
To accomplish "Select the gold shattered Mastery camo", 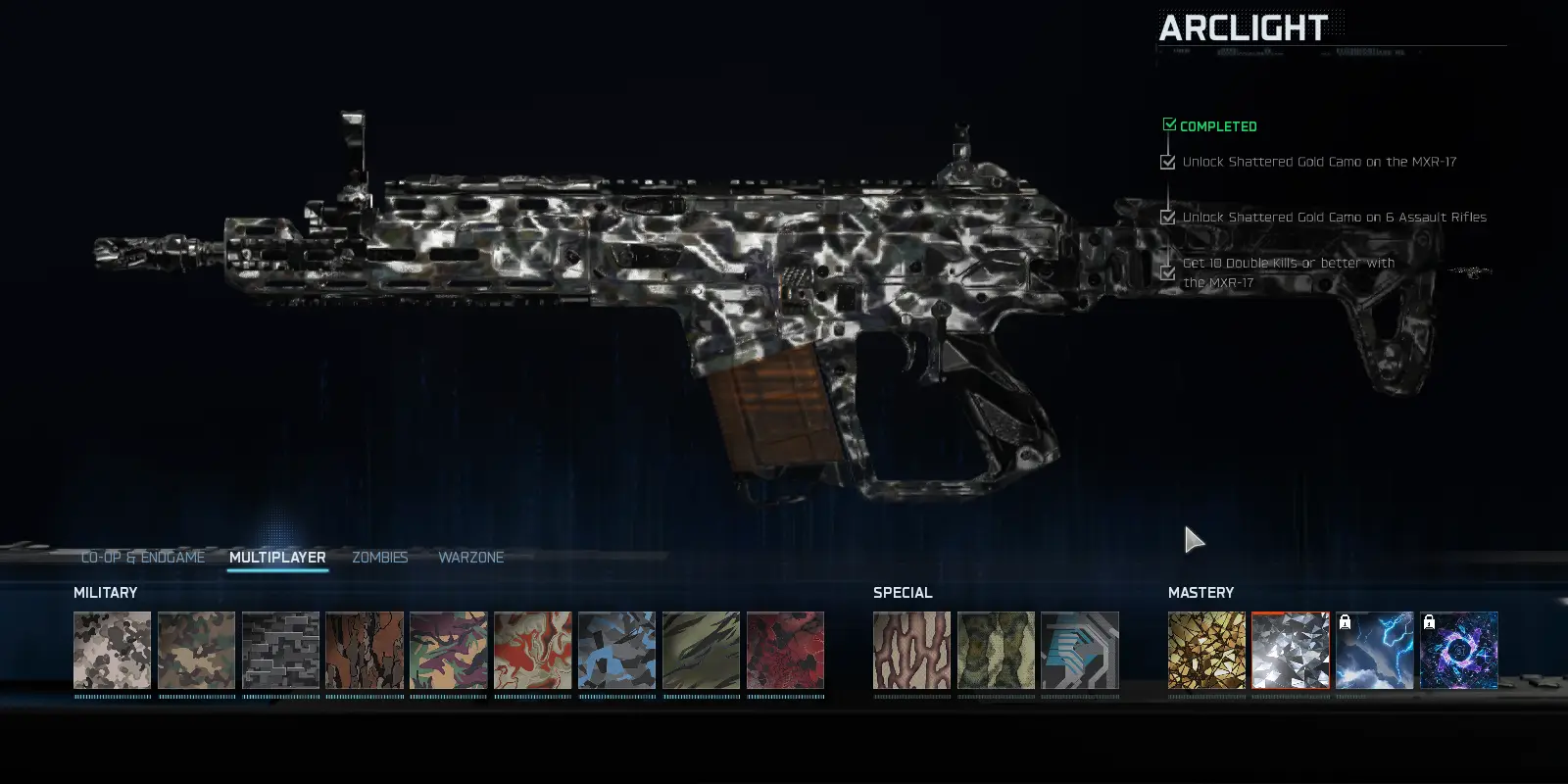I will click(1206, 652).
